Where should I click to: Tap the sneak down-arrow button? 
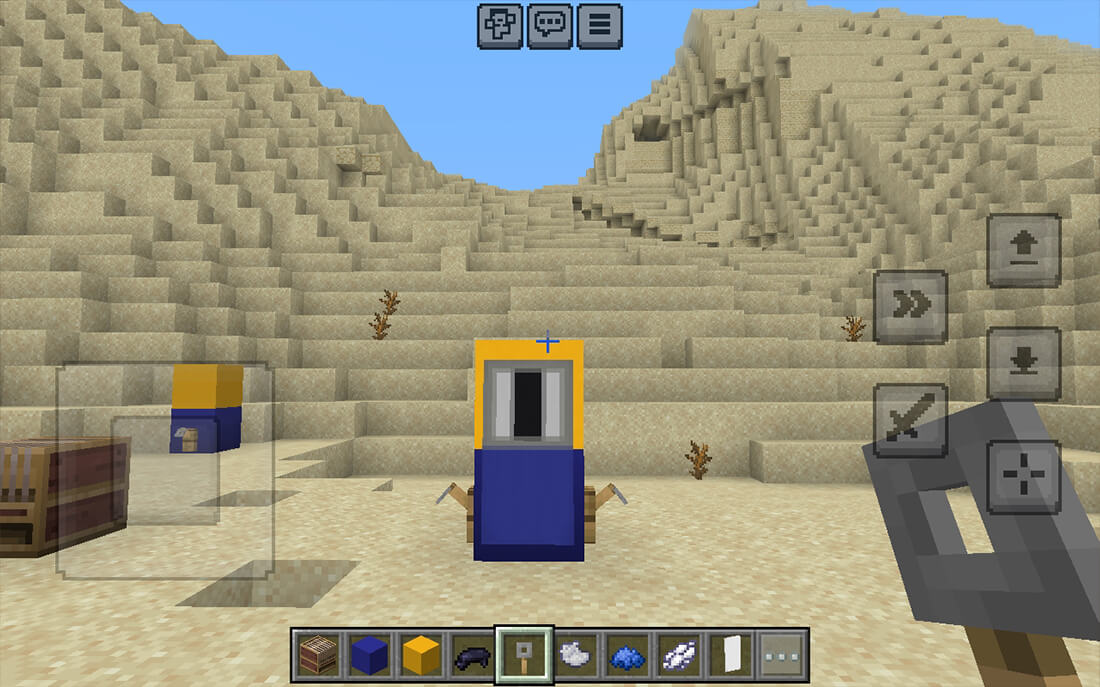coord(1024,363)
